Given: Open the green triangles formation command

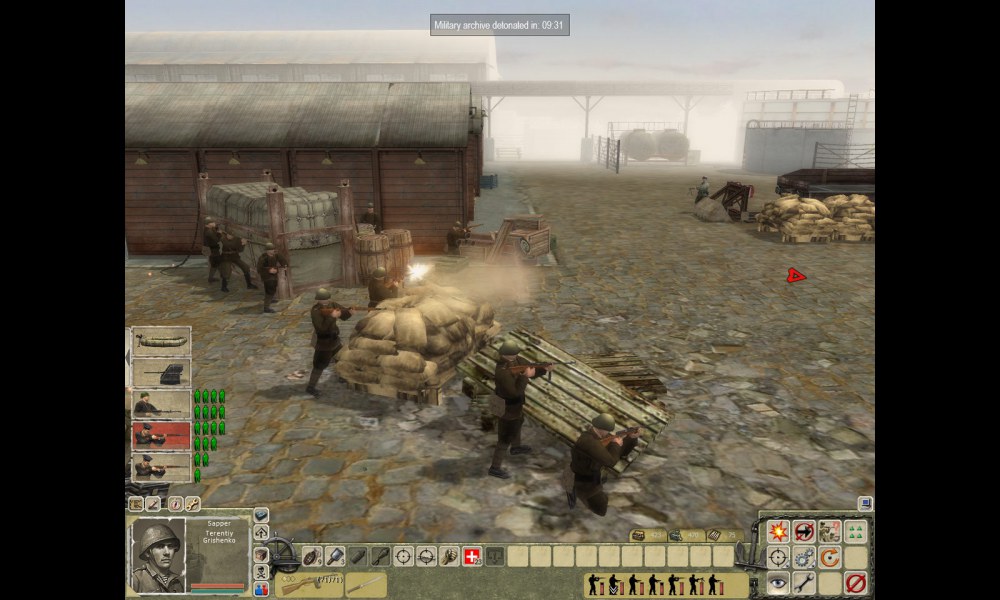Looking at the screenshot, I should [x=855, y=532].
